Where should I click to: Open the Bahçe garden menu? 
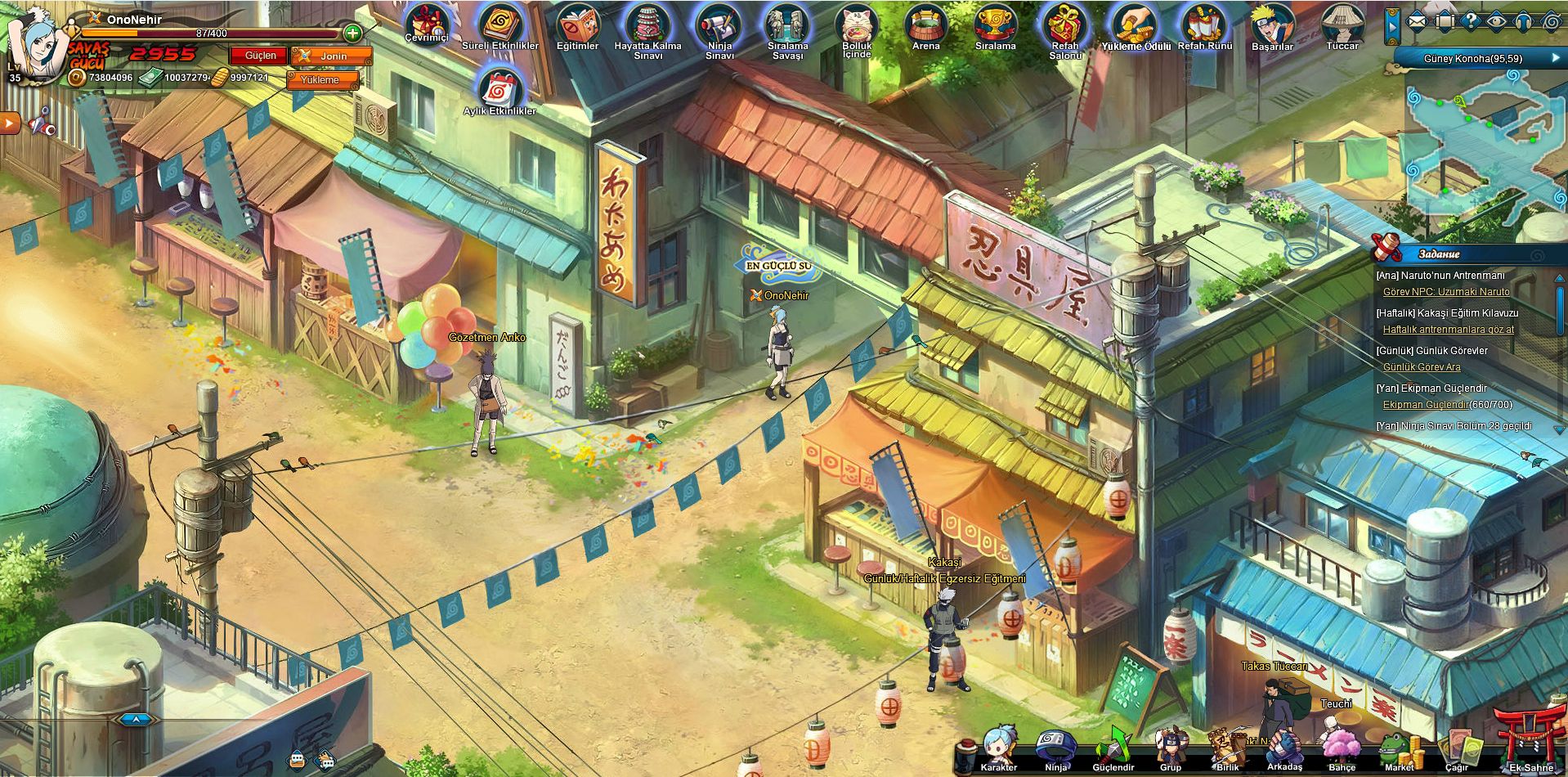1341,747
